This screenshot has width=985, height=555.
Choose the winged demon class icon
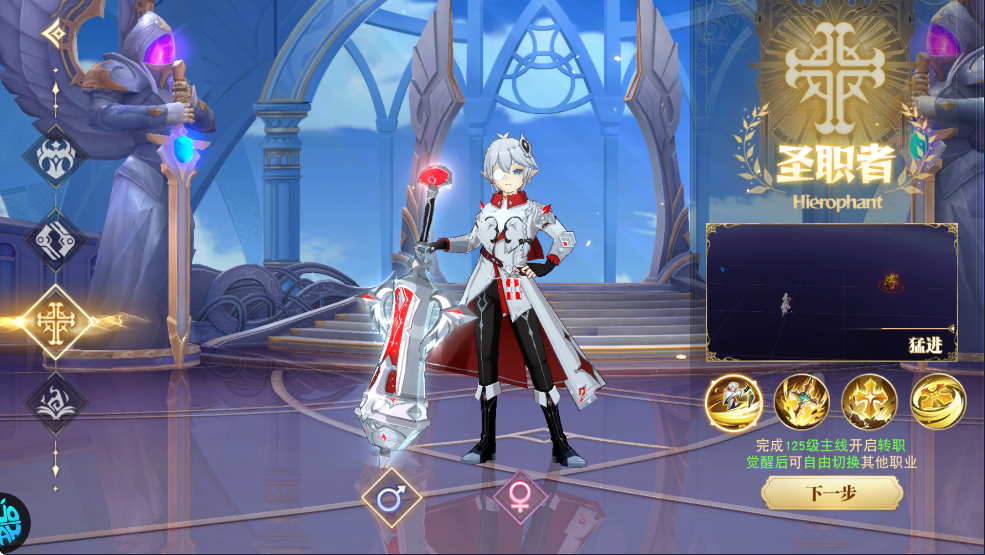click(x=55, y=155)
